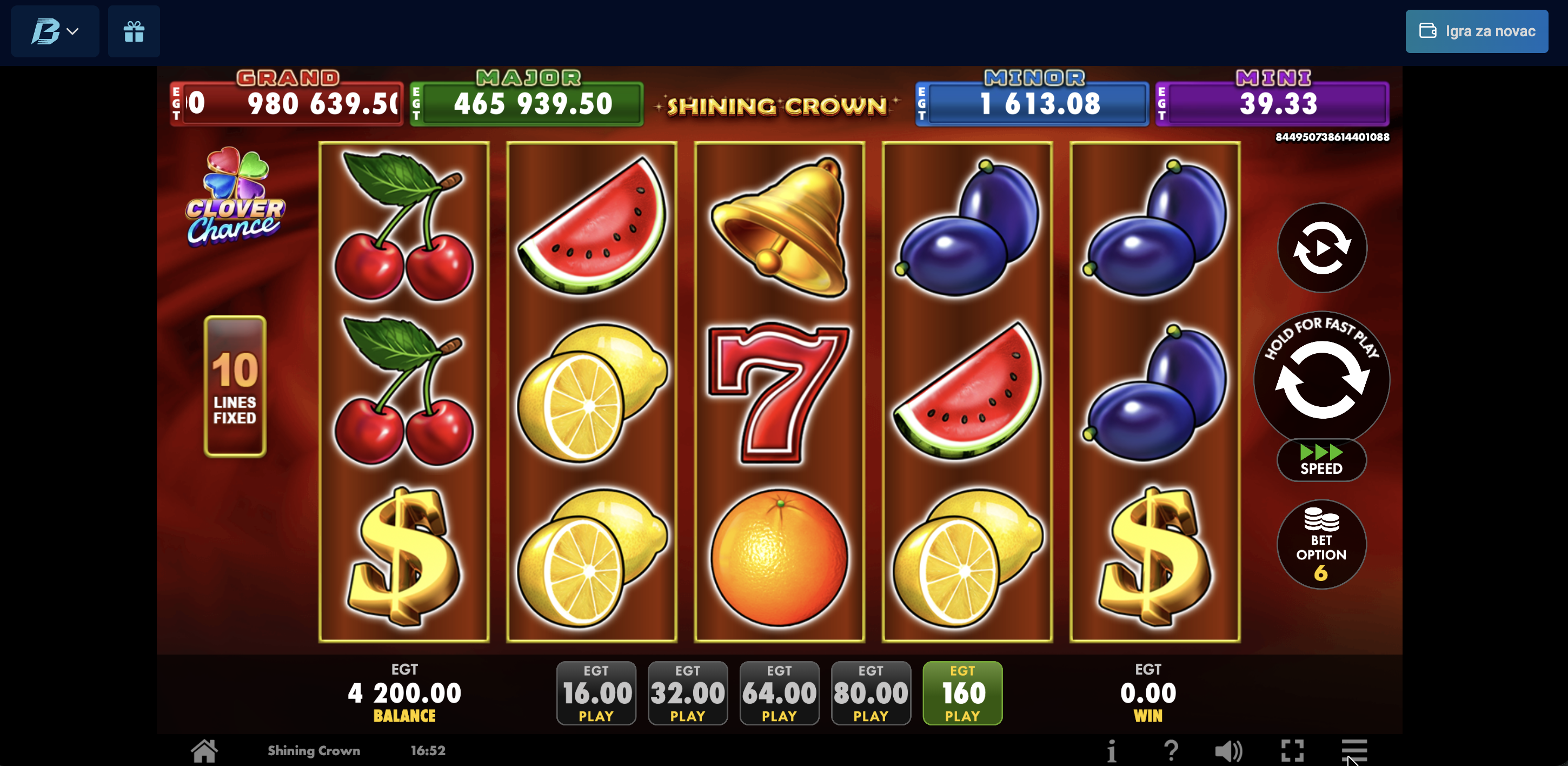Enter fullscreen mode

(1292, 751)
